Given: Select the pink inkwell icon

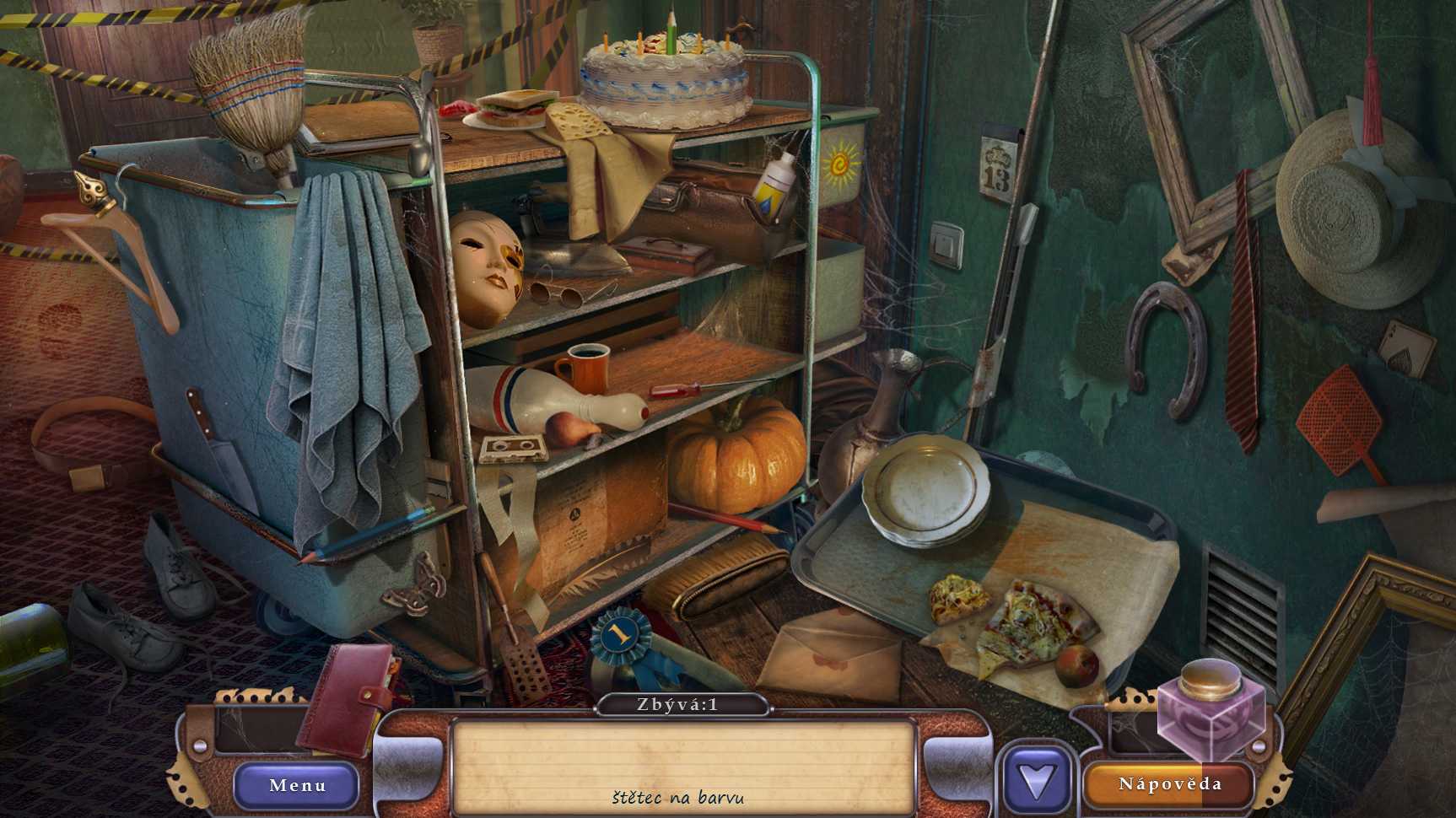Looking at the screenshot, I should point(1211,707).
